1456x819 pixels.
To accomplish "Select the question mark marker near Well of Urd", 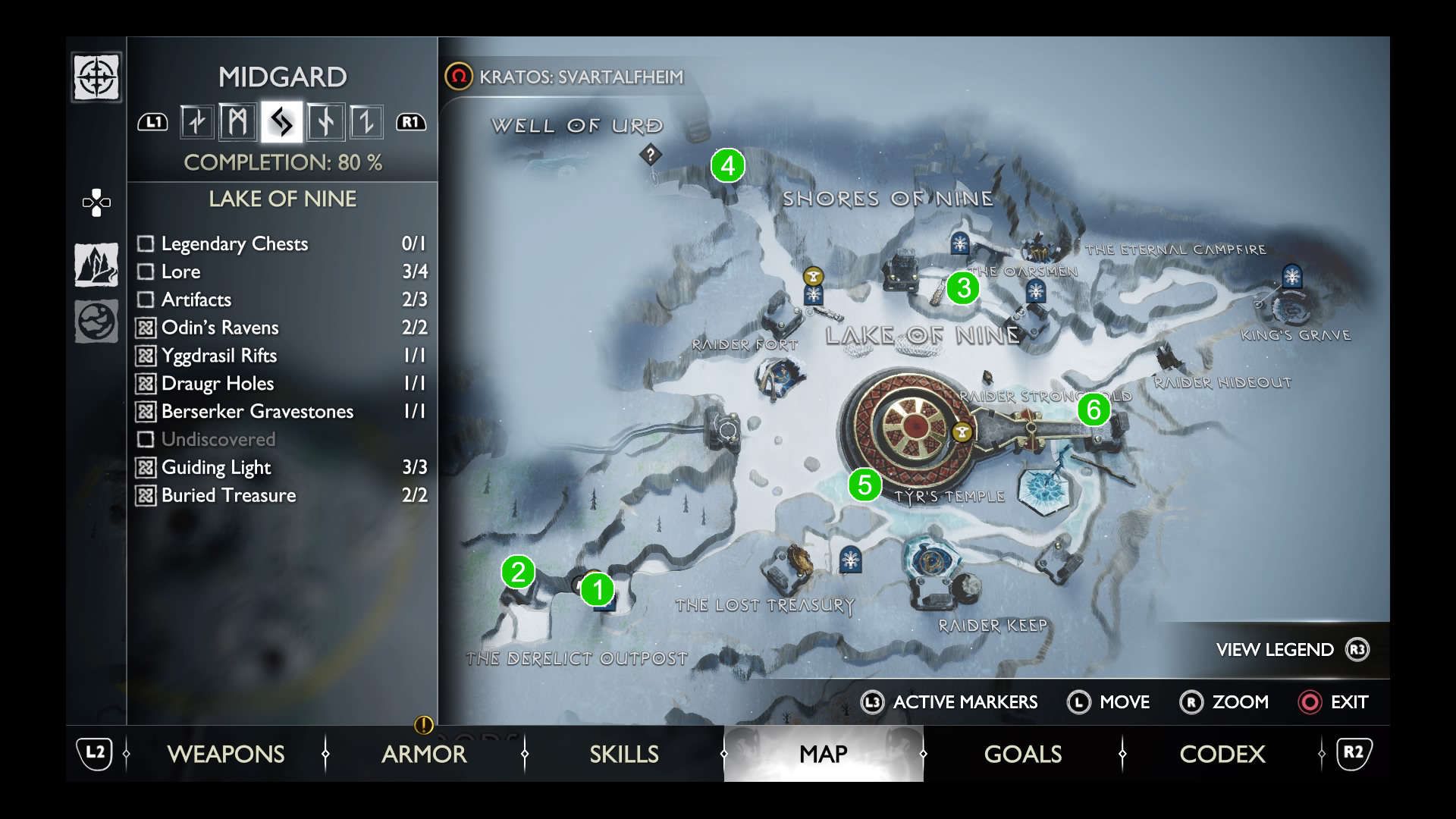I will tap(651, 155).
